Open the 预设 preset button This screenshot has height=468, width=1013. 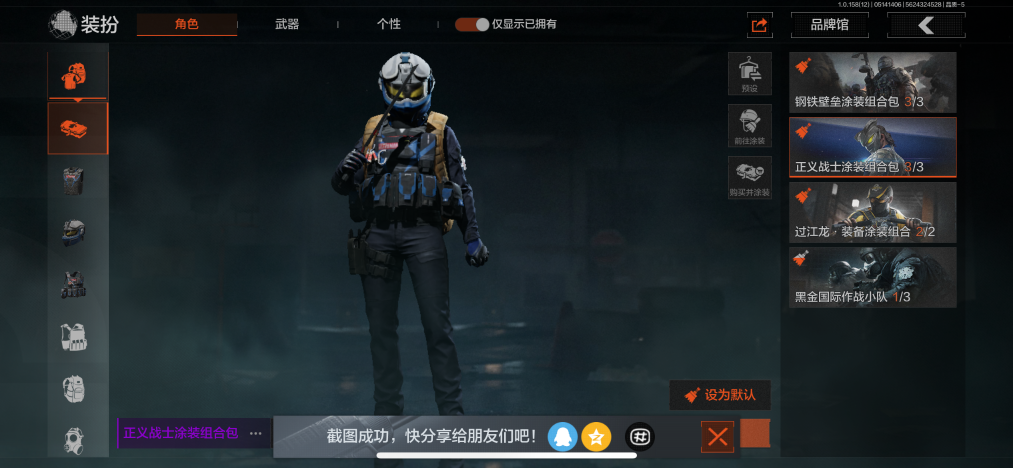click(749, 74)
